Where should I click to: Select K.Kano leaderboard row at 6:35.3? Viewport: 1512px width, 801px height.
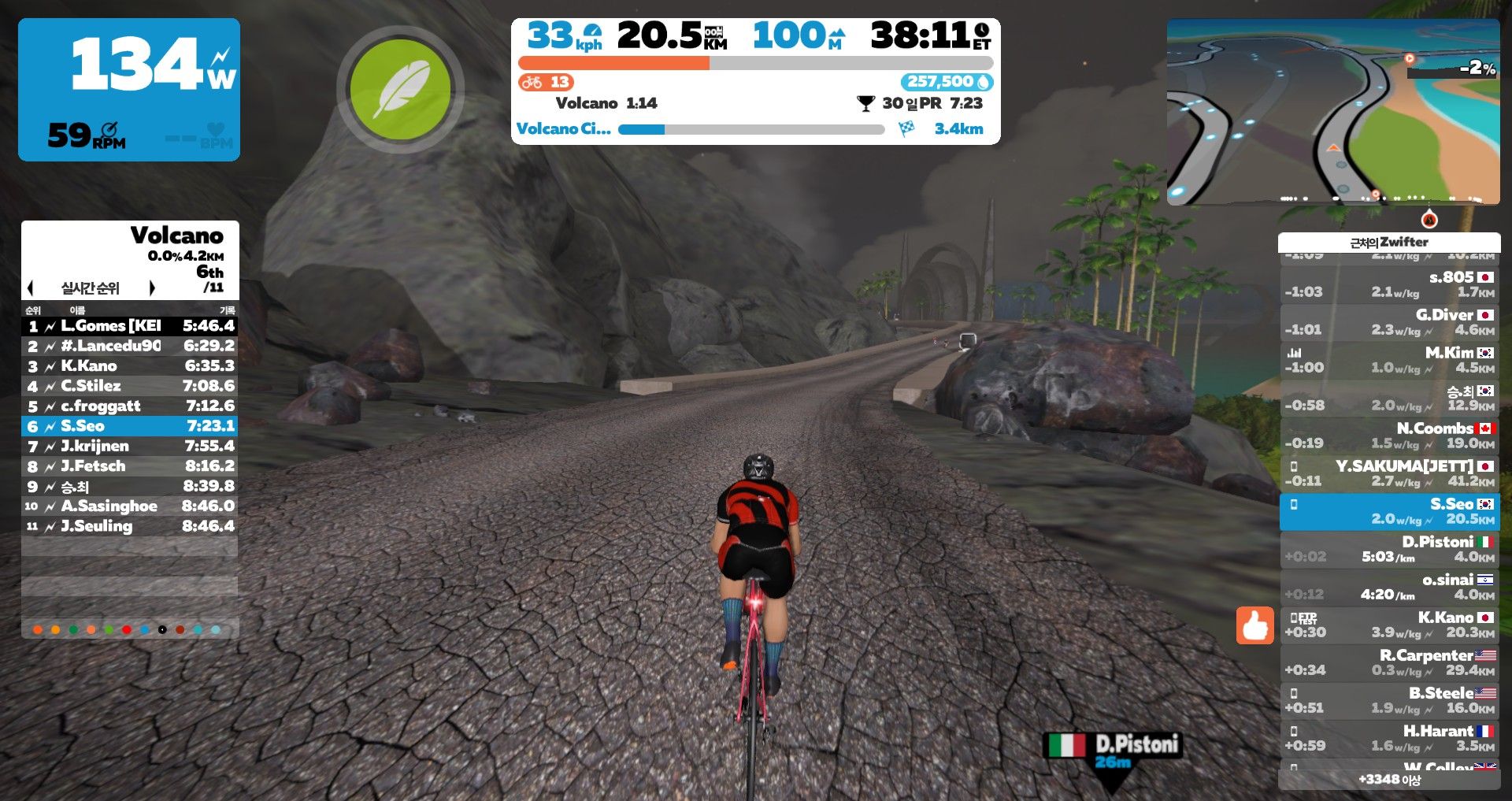pyautogui.click(x=130, y=366)
